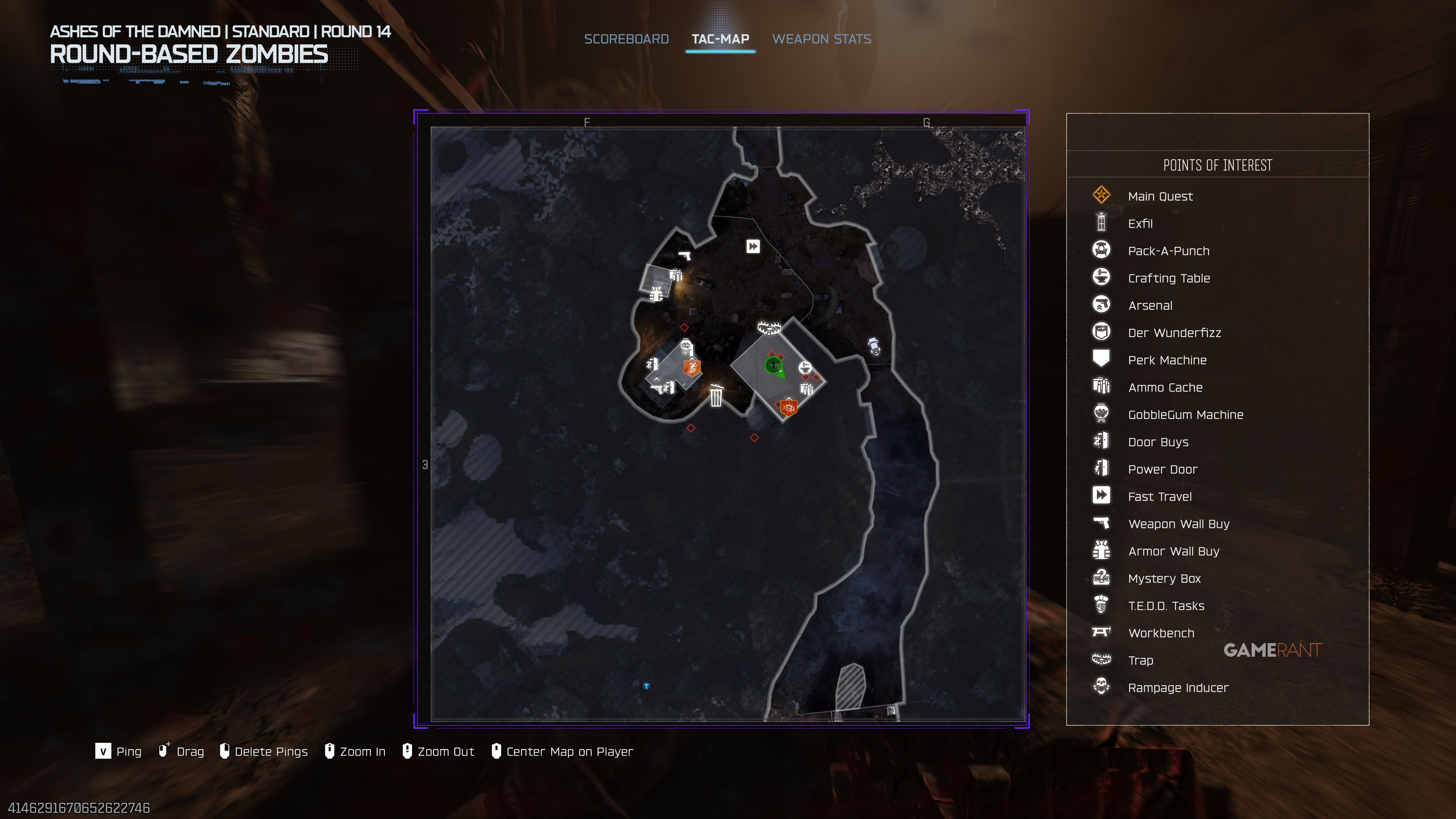The height and width of the screenshot is (819, 1456).
Task: Select the Crafting Table map marker
Action: click(x=805, y=368)
